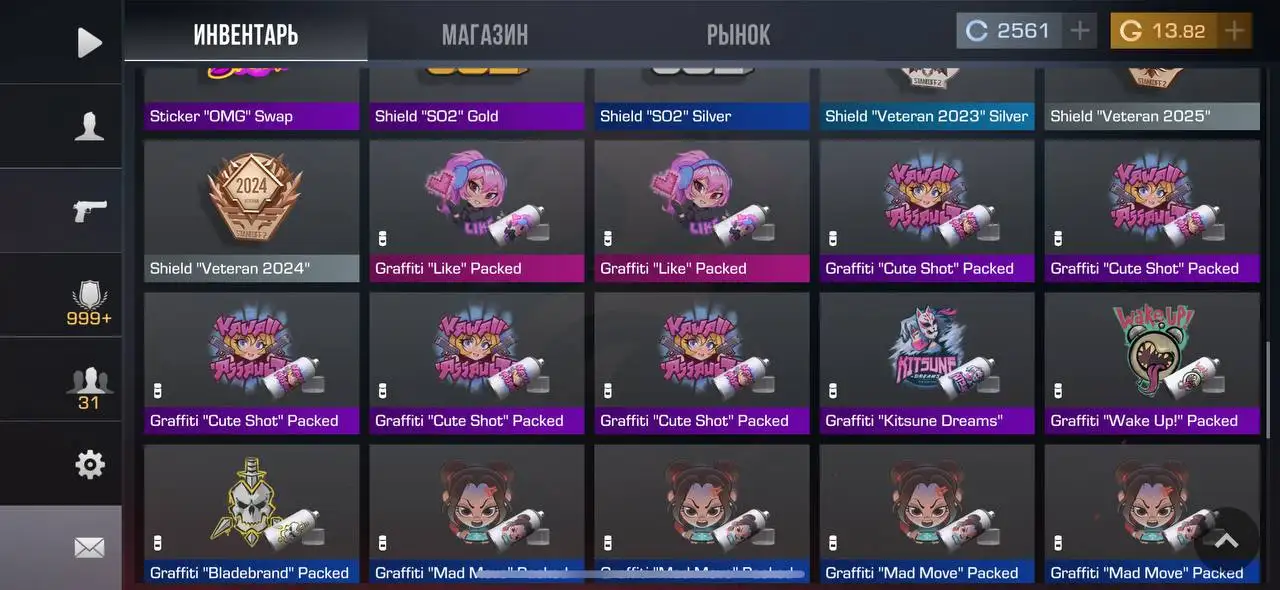Open the gear settings menu
The width and height of the screenshot is (1280, 590).
tap(89, 464)
